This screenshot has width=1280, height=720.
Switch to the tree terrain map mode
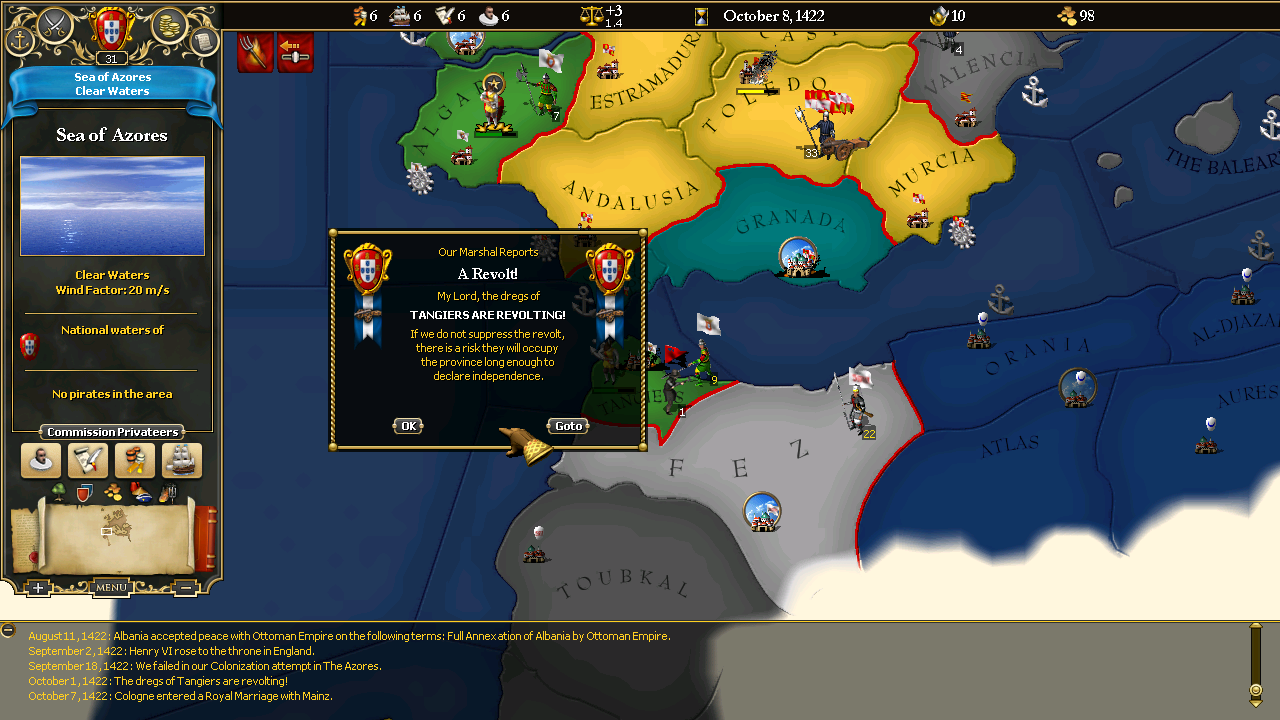tap(58, 492)
